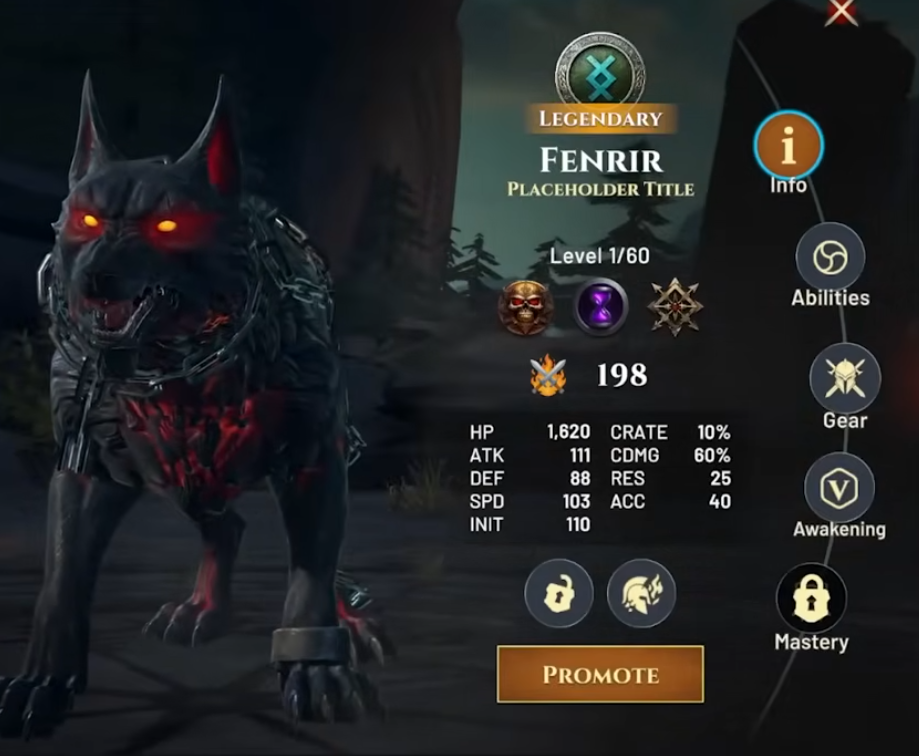Click the spartan helmet icon button
Image resolution: width=919 pixels, height=756 pixels.
(x=641, y=593)
